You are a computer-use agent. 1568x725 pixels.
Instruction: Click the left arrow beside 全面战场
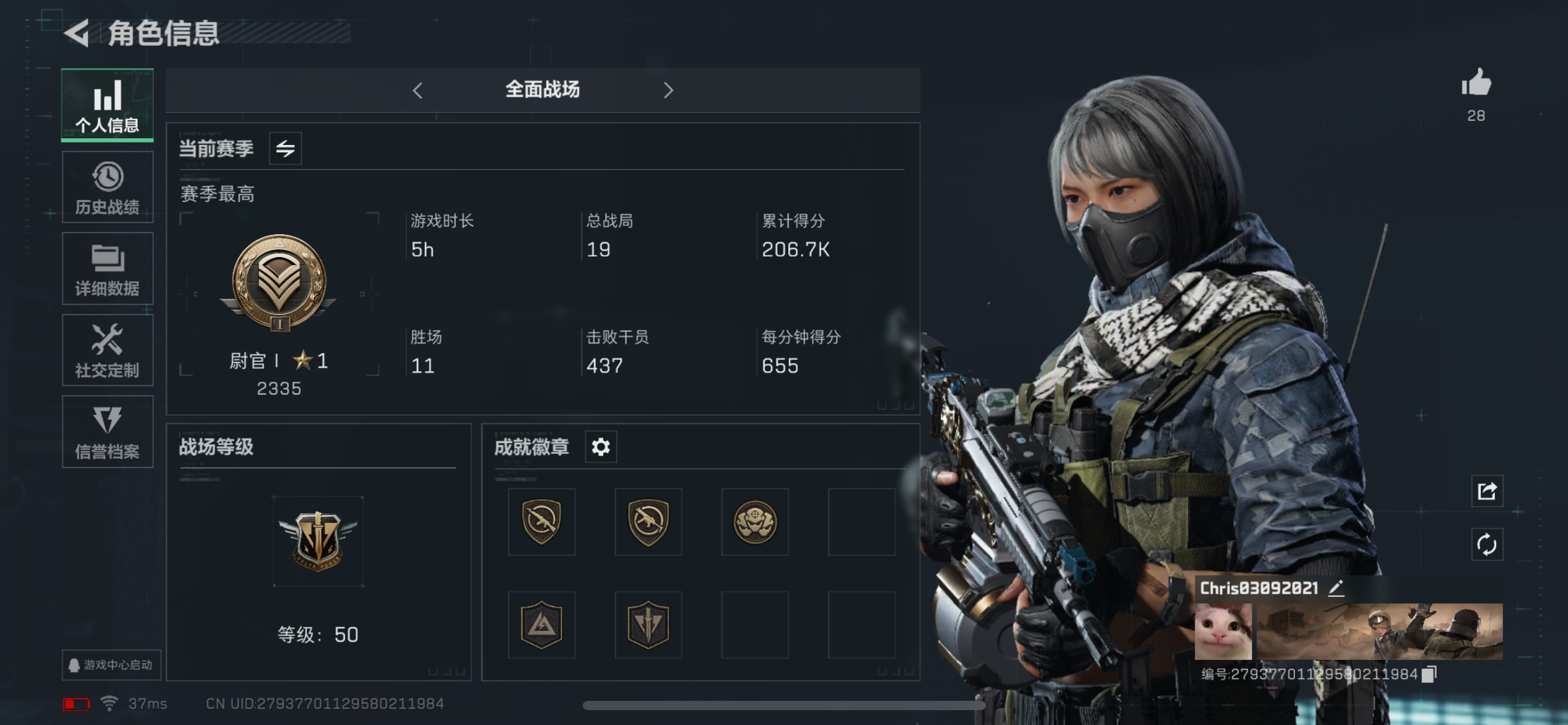(418, 90)
